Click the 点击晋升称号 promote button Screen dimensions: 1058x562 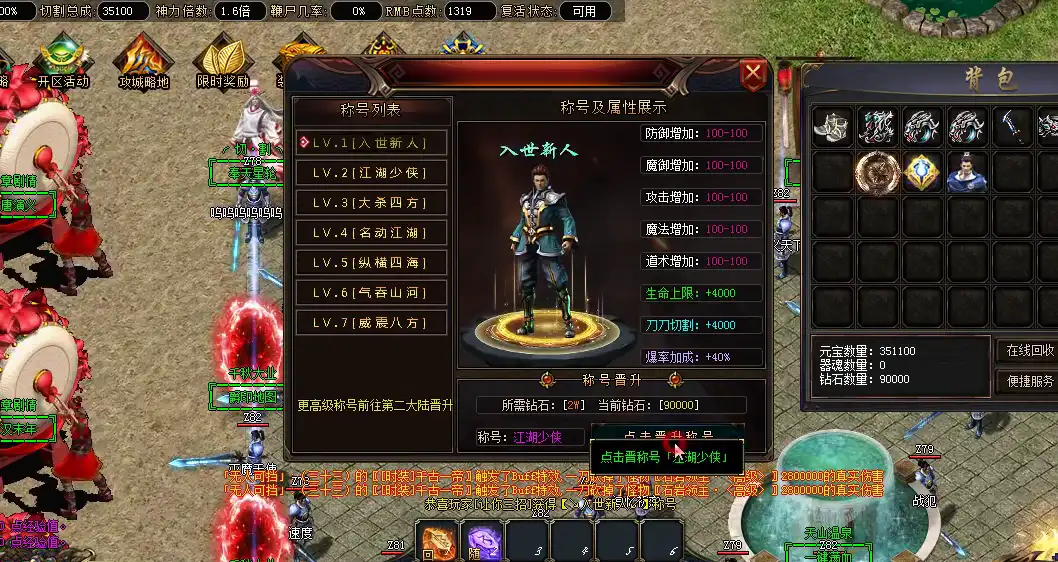click(x=668, y=435)
